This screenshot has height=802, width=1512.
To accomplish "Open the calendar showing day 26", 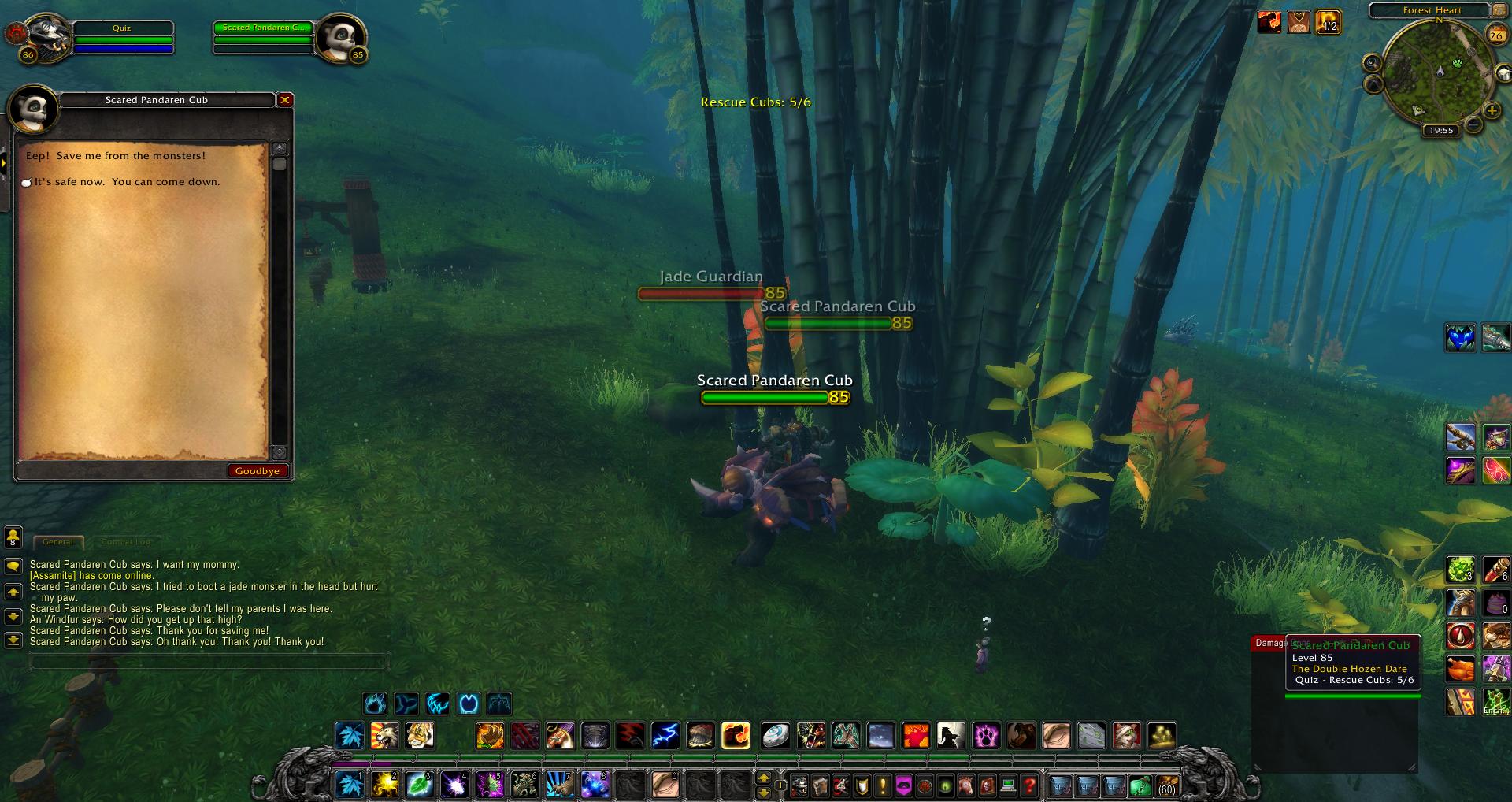I will (1495, 33).
